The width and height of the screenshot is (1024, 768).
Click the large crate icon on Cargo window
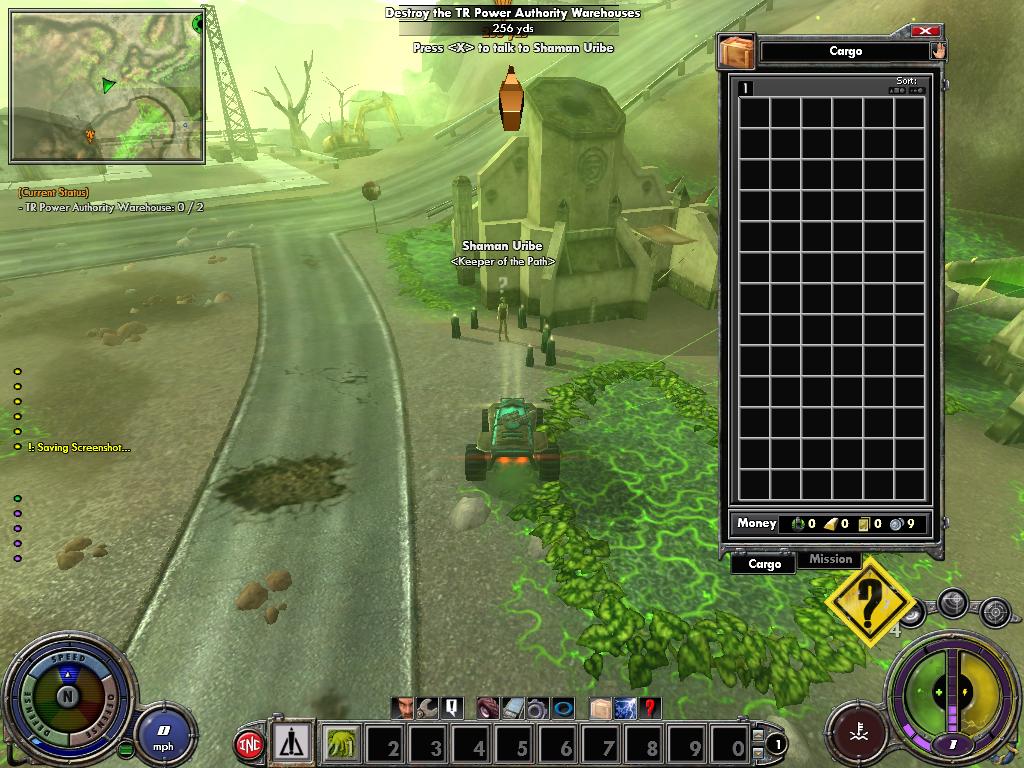736,52
